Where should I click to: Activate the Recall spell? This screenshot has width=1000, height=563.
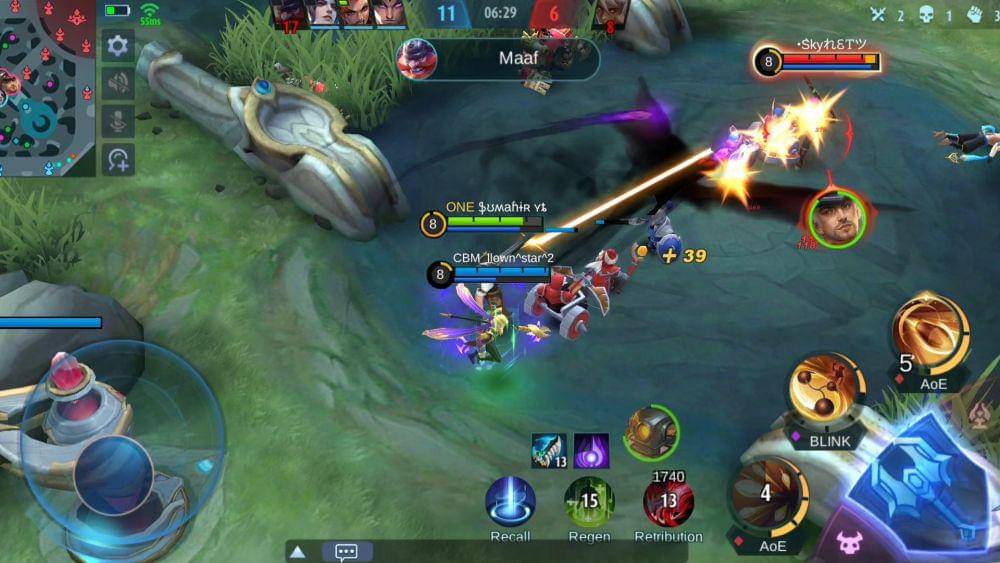[510, 501]
